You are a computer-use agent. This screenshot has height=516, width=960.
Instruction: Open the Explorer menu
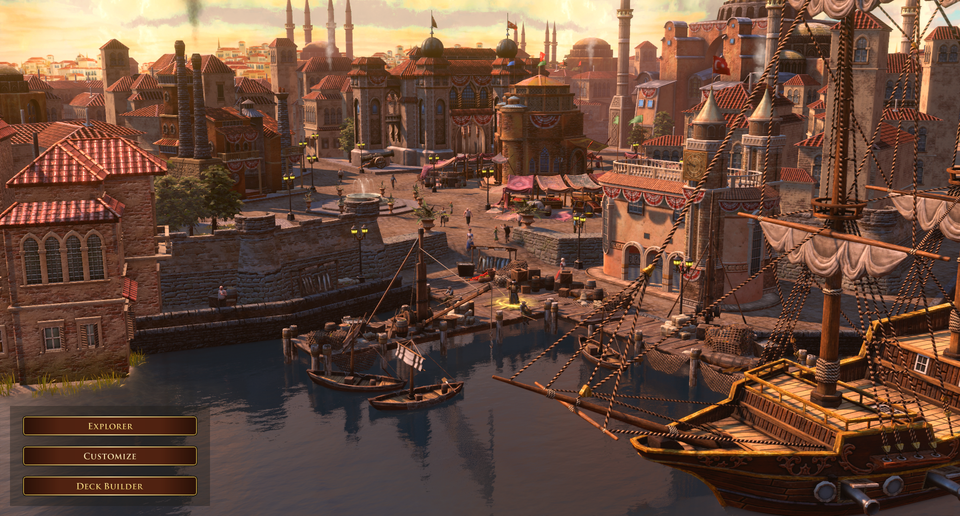pyautogui.click(x=110, y=426)
